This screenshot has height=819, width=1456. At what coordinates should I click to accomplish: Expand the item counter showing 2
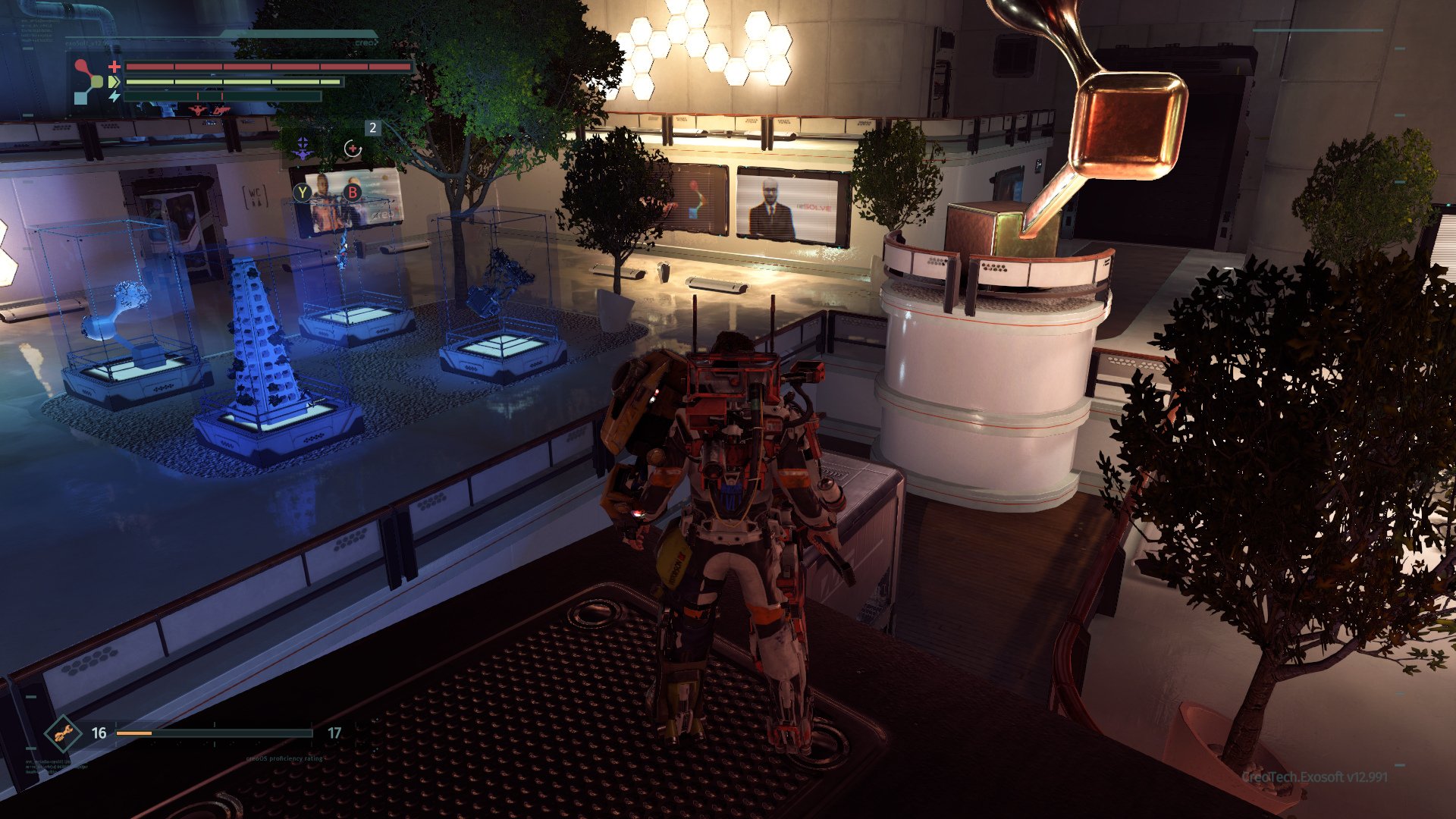pyautogui.click(x=372, y=128)
